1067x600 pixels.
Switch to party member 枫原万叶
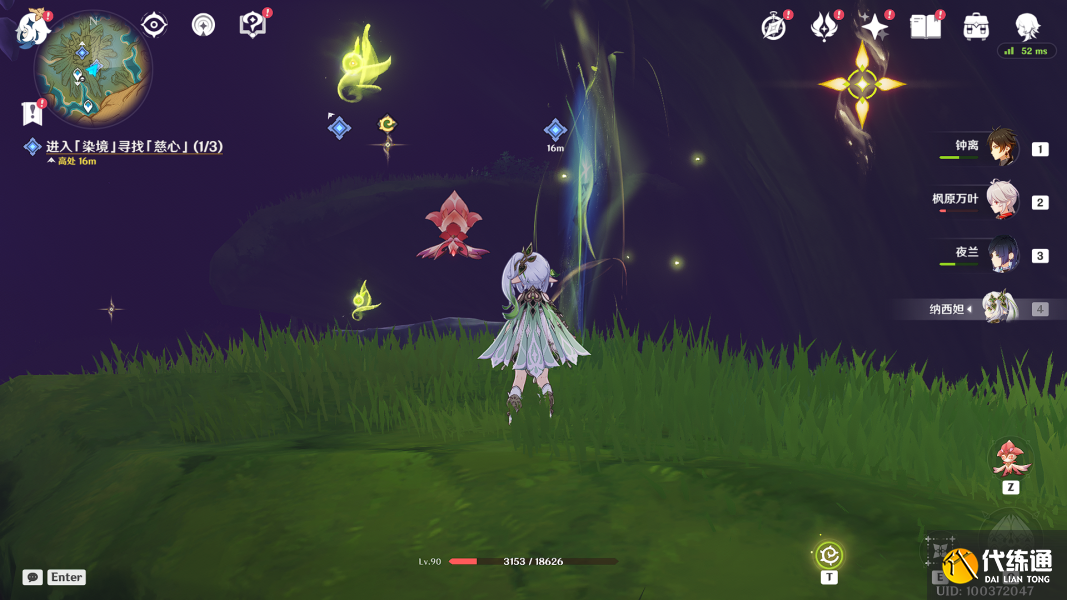[1002, 201]
